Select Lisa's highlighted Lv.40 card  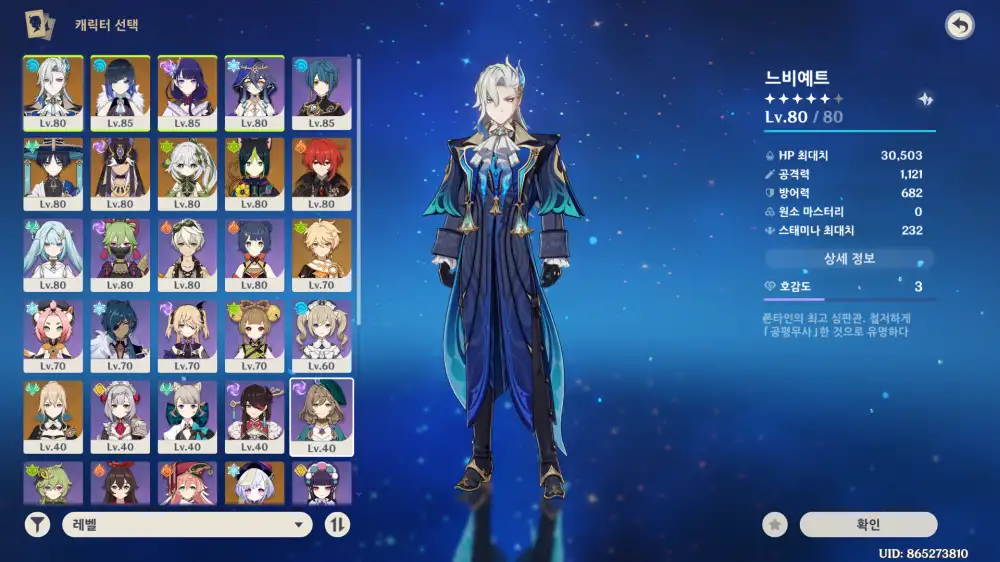tap(322, 417)
